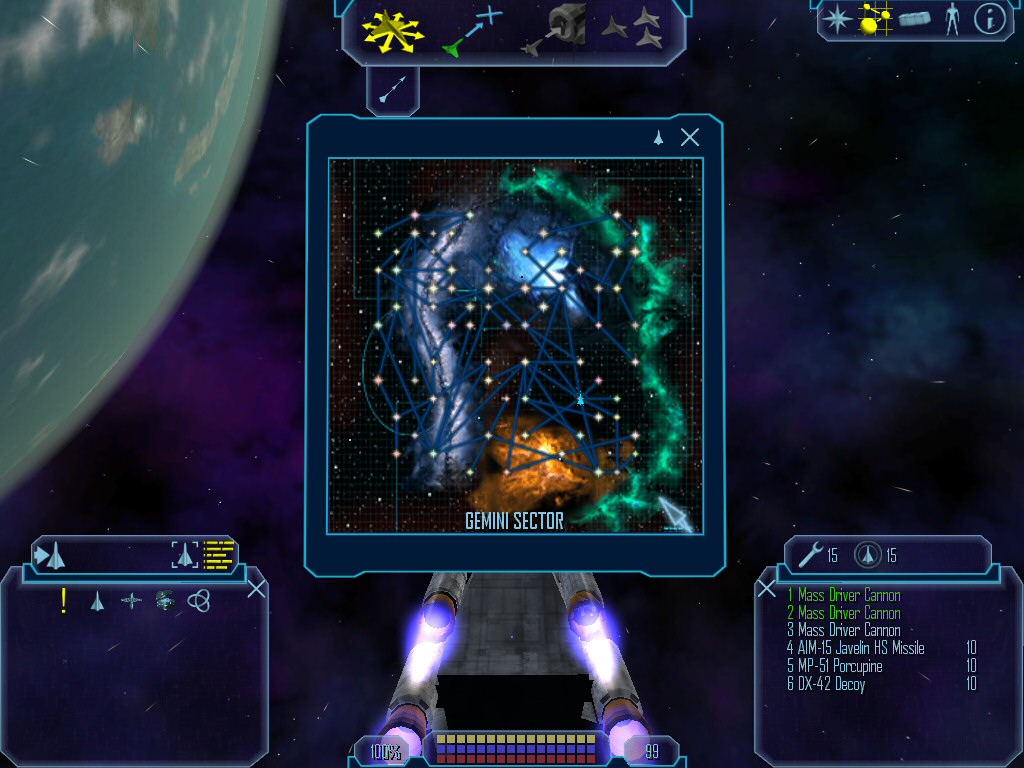Choose the interlocking rings icon
The height and width of the screenshot is (768, 1024).
[x=198, y=600]
